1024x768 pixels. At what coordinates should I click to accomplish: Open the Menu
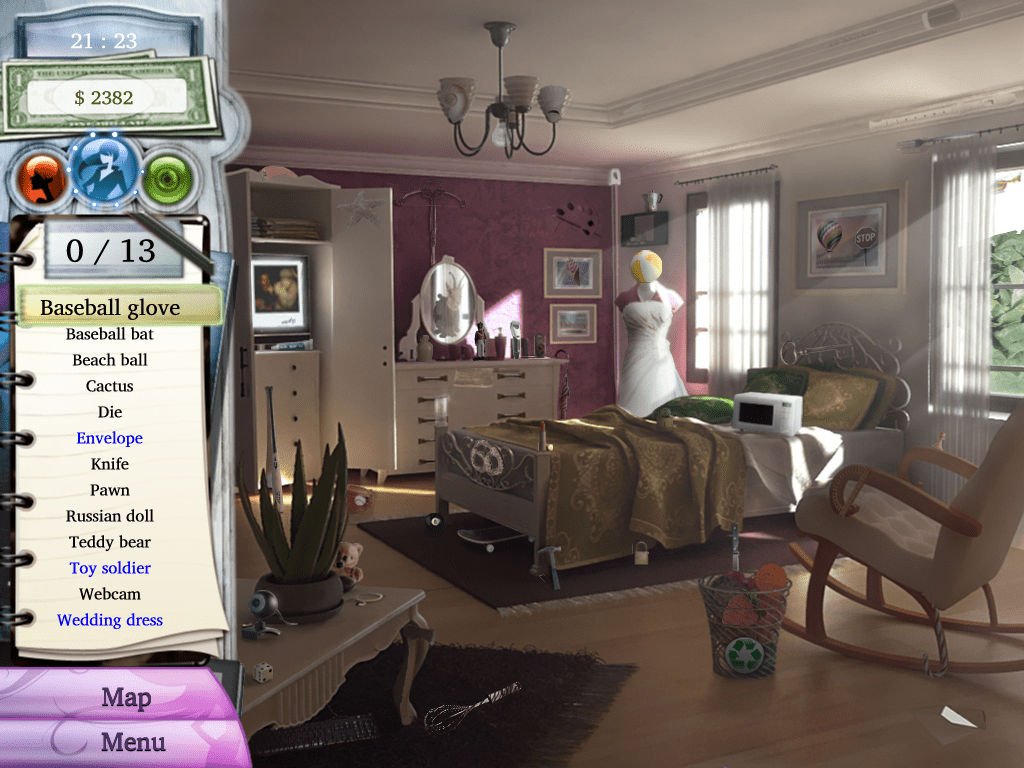click(x=133, y=742)
